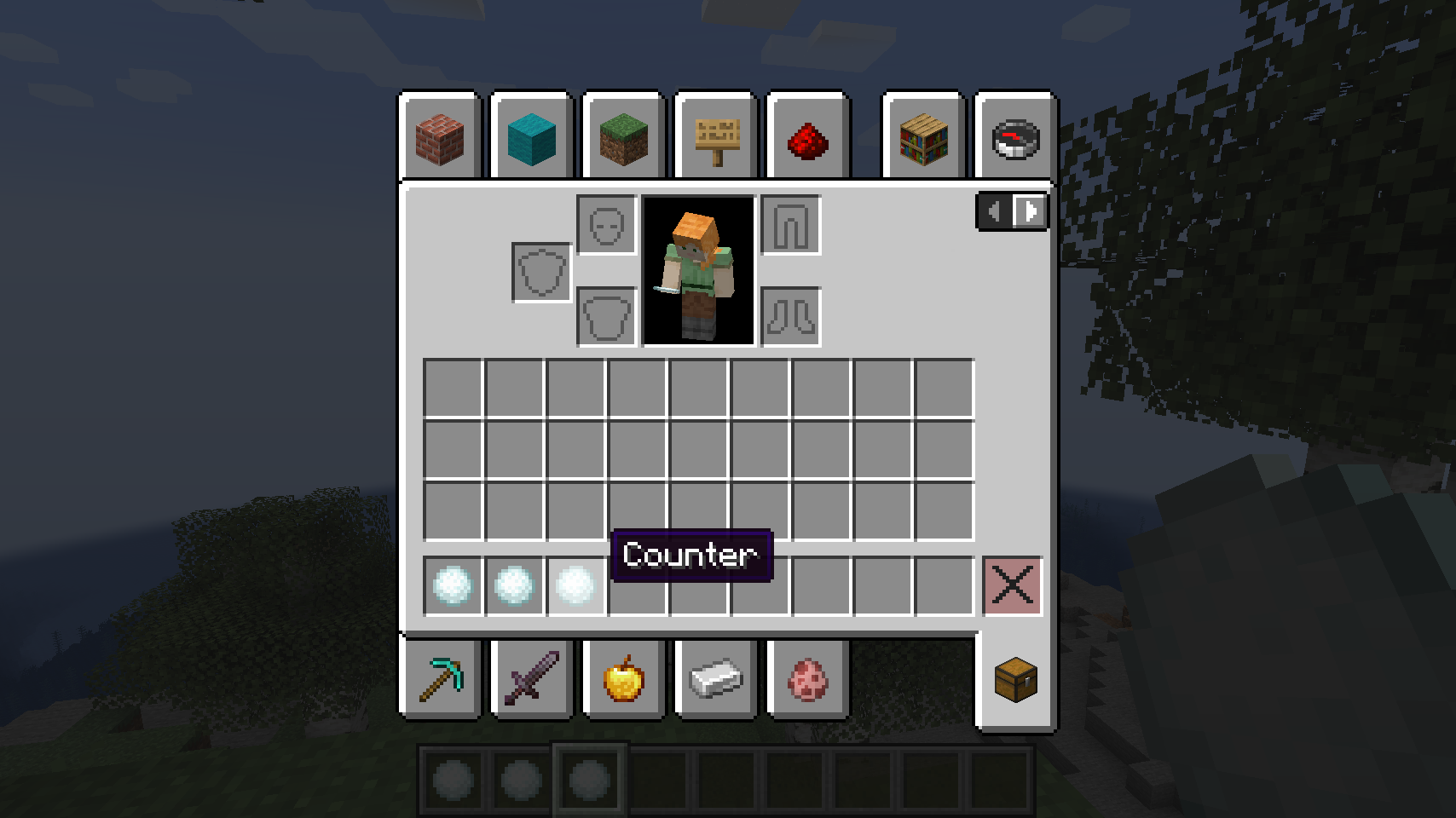Image resolution: width=1456 pixels, height=818 pixels.
Task: Open the Spawn Eggs category with the egg icon
Action: click(x=806, y=679)
